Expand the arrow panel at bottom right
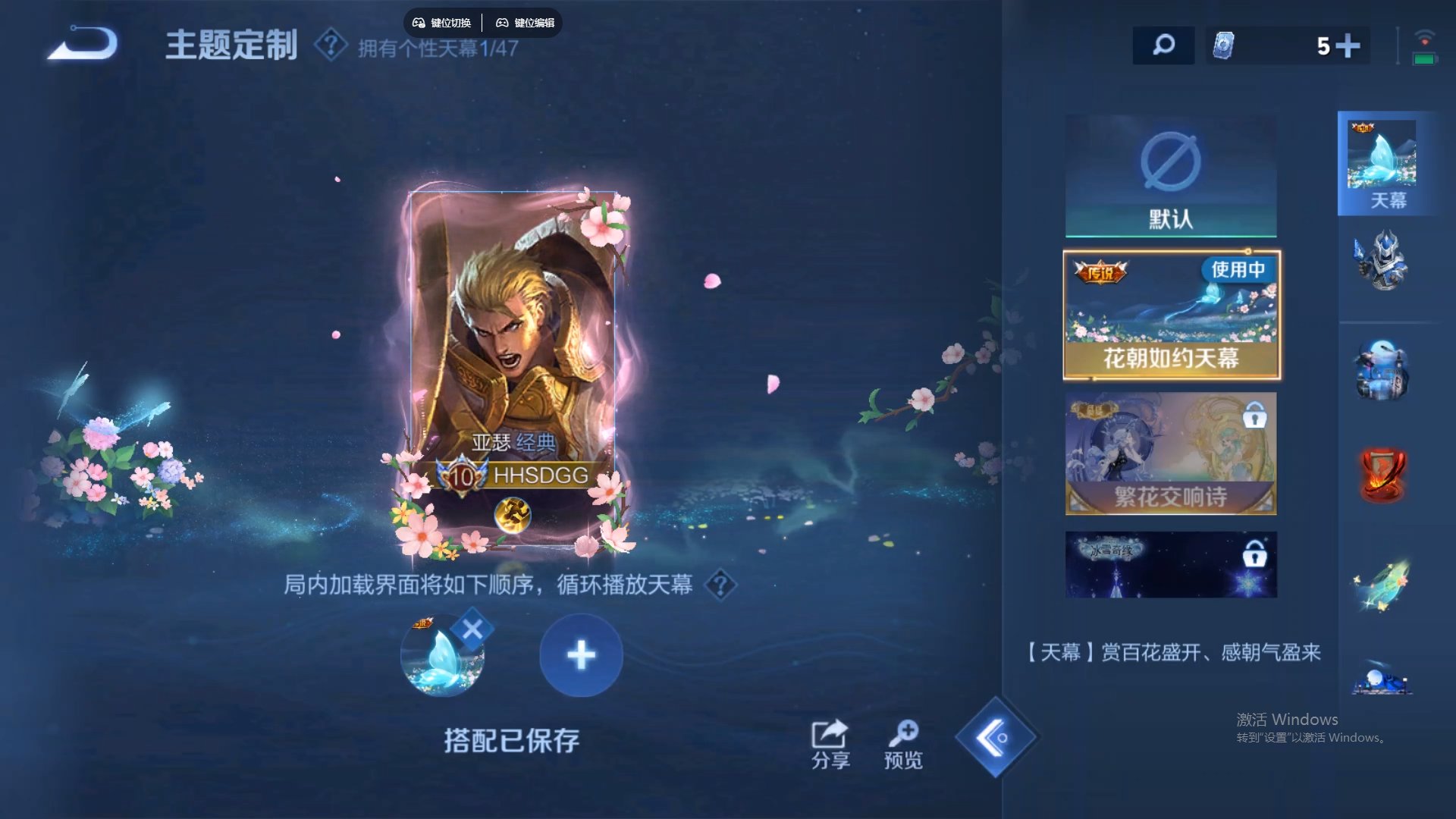Screen dimensions: 1456x819 [x=998, y=736]
